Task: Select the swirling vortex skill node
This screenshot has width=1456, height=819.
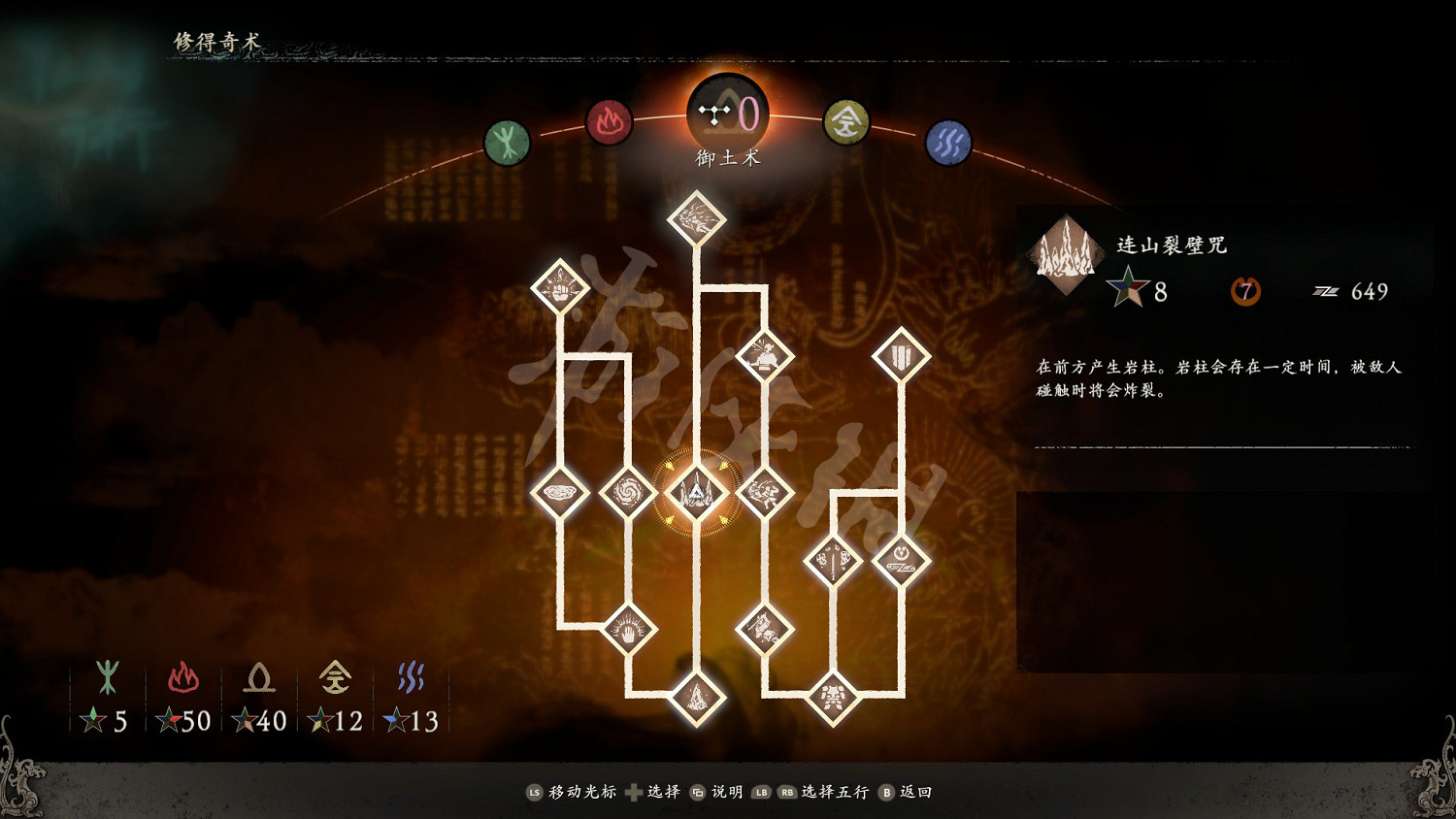Action: (x=631, y=493)
